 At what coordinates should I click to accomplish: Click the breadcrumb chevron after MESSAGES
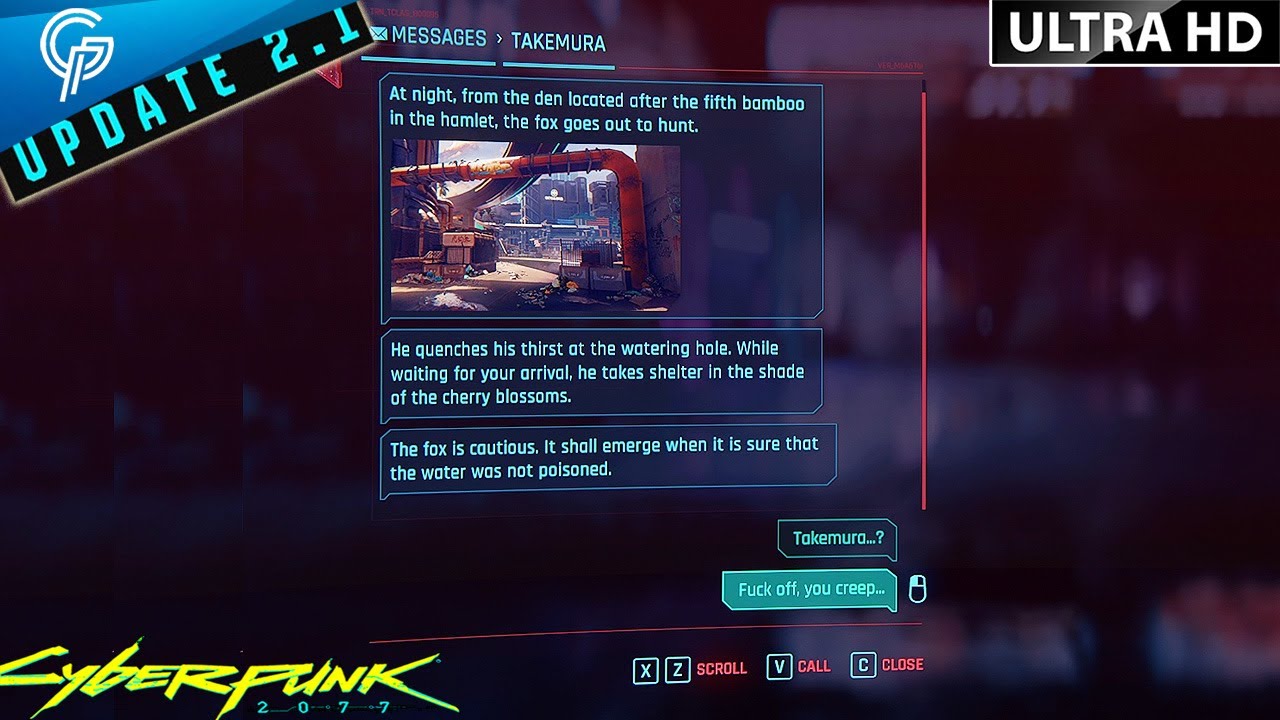point(499,39)
